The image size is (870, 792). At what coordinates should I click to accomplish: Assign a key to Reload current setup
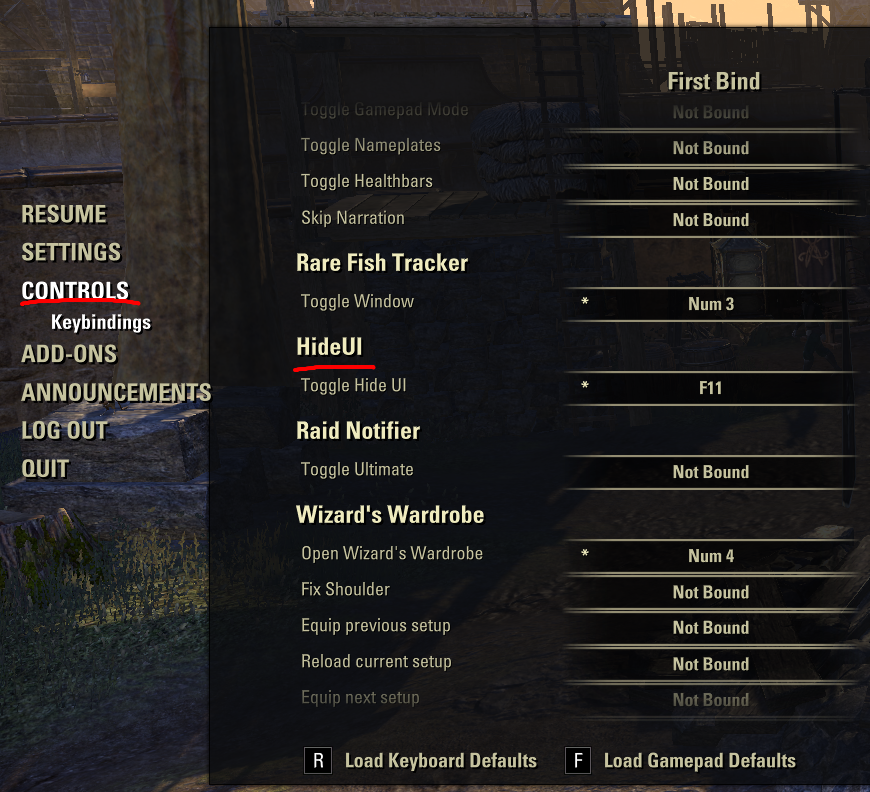(711, 664)
